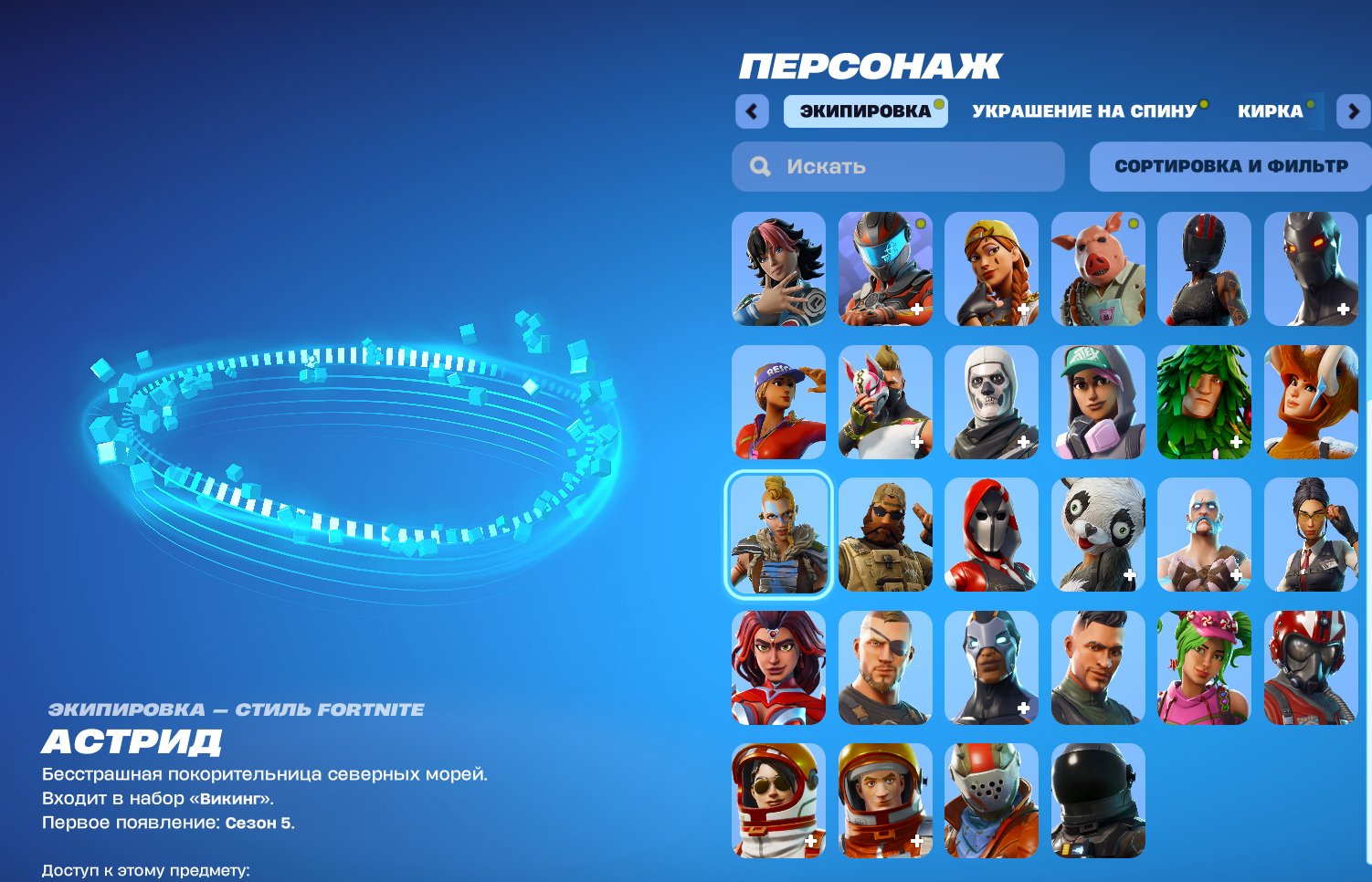Select the futuristic blue visor helmet outfit
1372x882 pixels.
coord(883,269)
